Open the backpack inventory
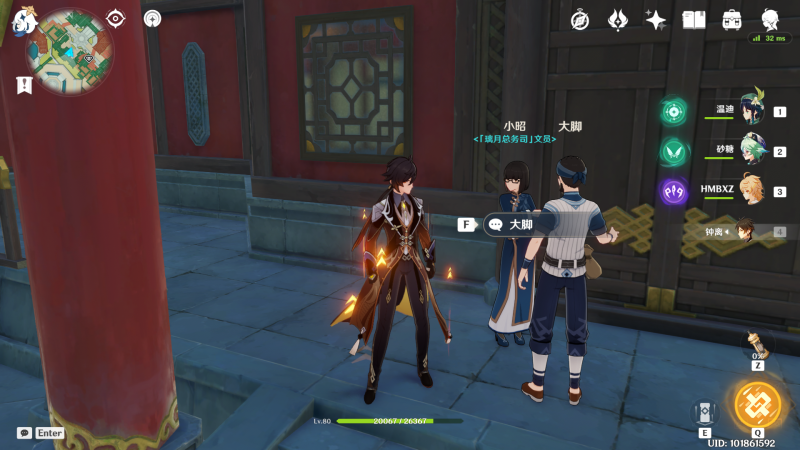 [x=732, y=20]
